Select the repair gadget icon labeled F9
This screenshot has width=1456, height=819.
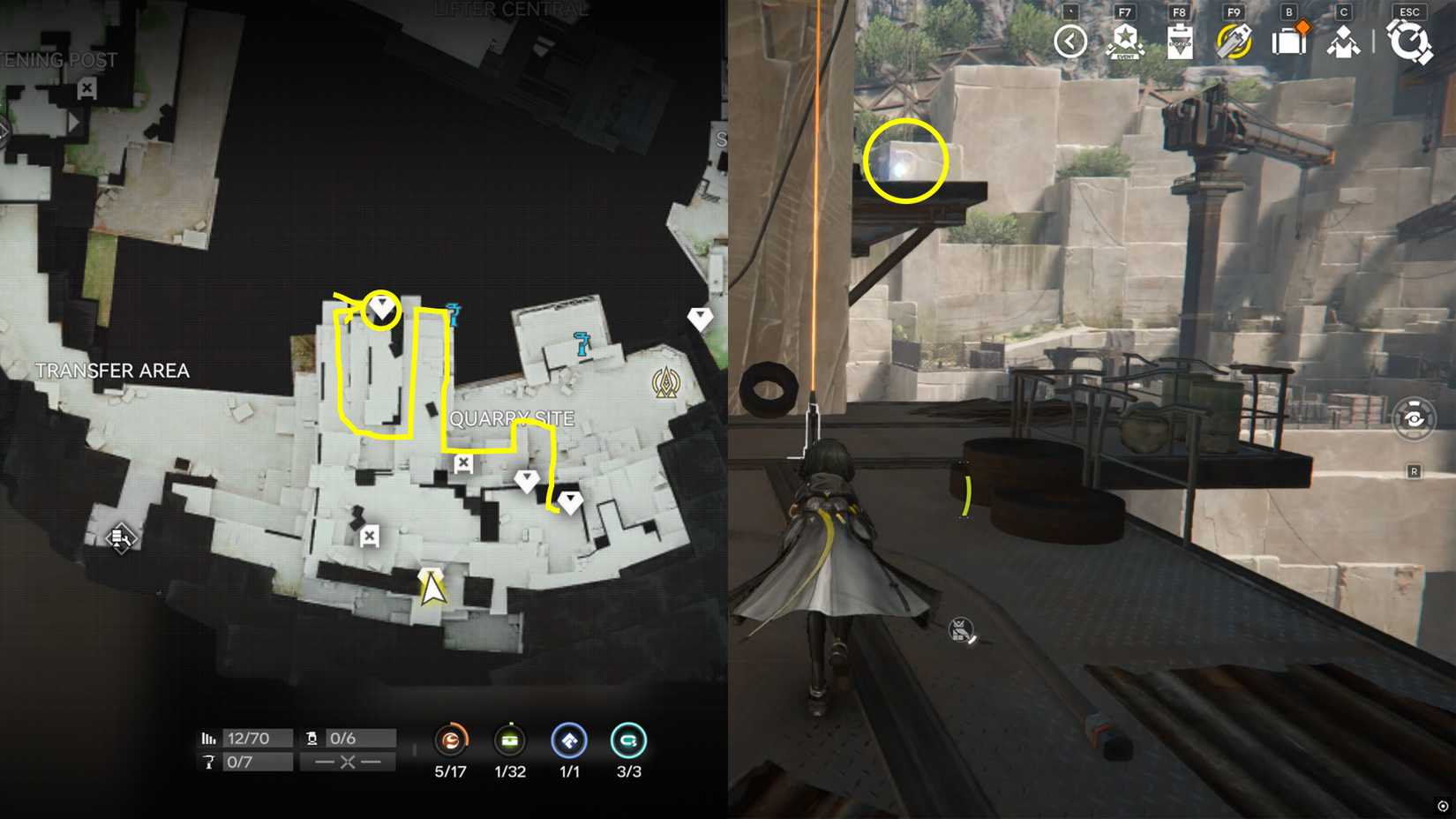(x=1234, y=40)
